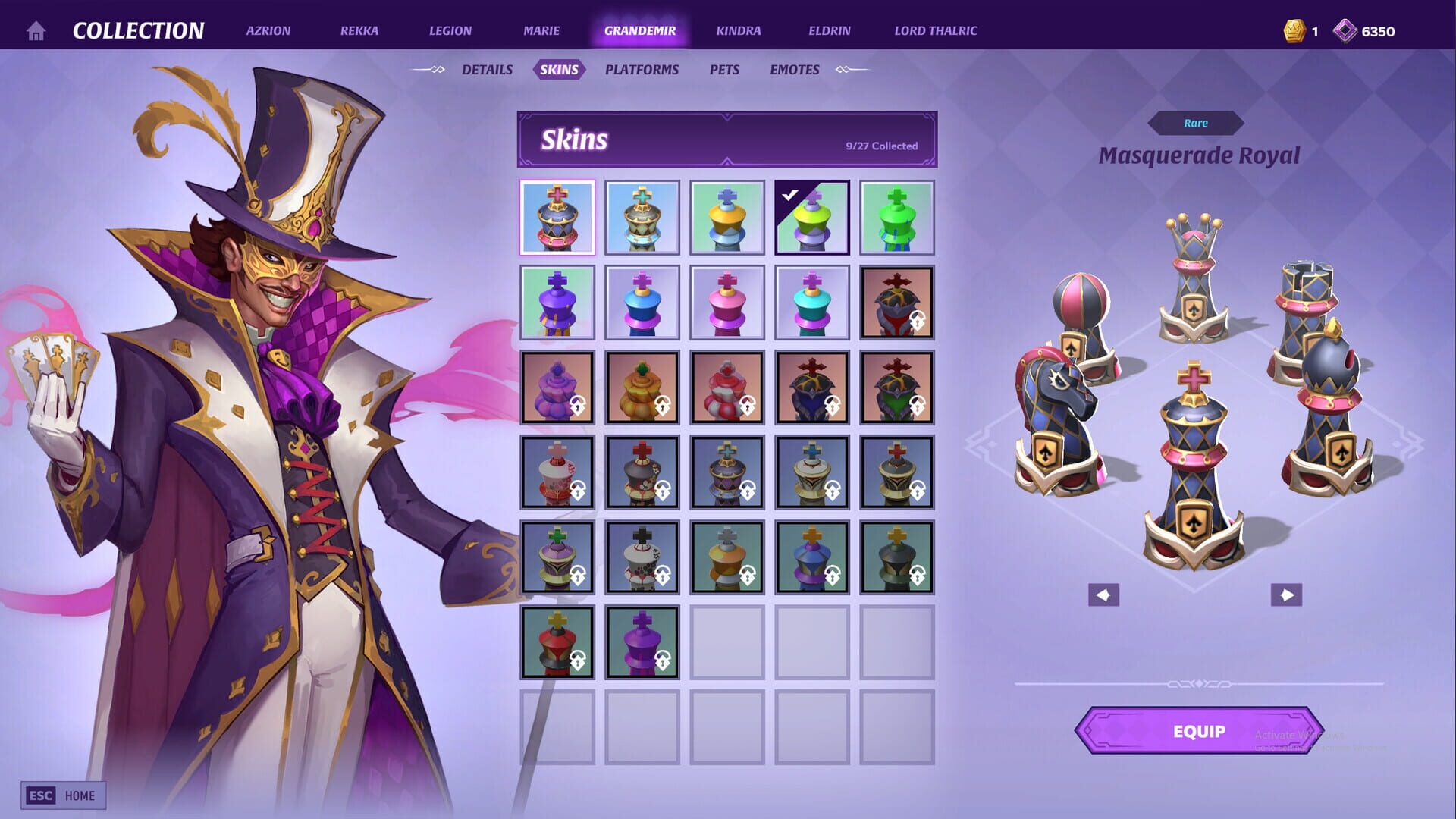Select the currently equipped skin marked with a checkmark
This screenshot has height=819, width=1456.
(812, 217)
